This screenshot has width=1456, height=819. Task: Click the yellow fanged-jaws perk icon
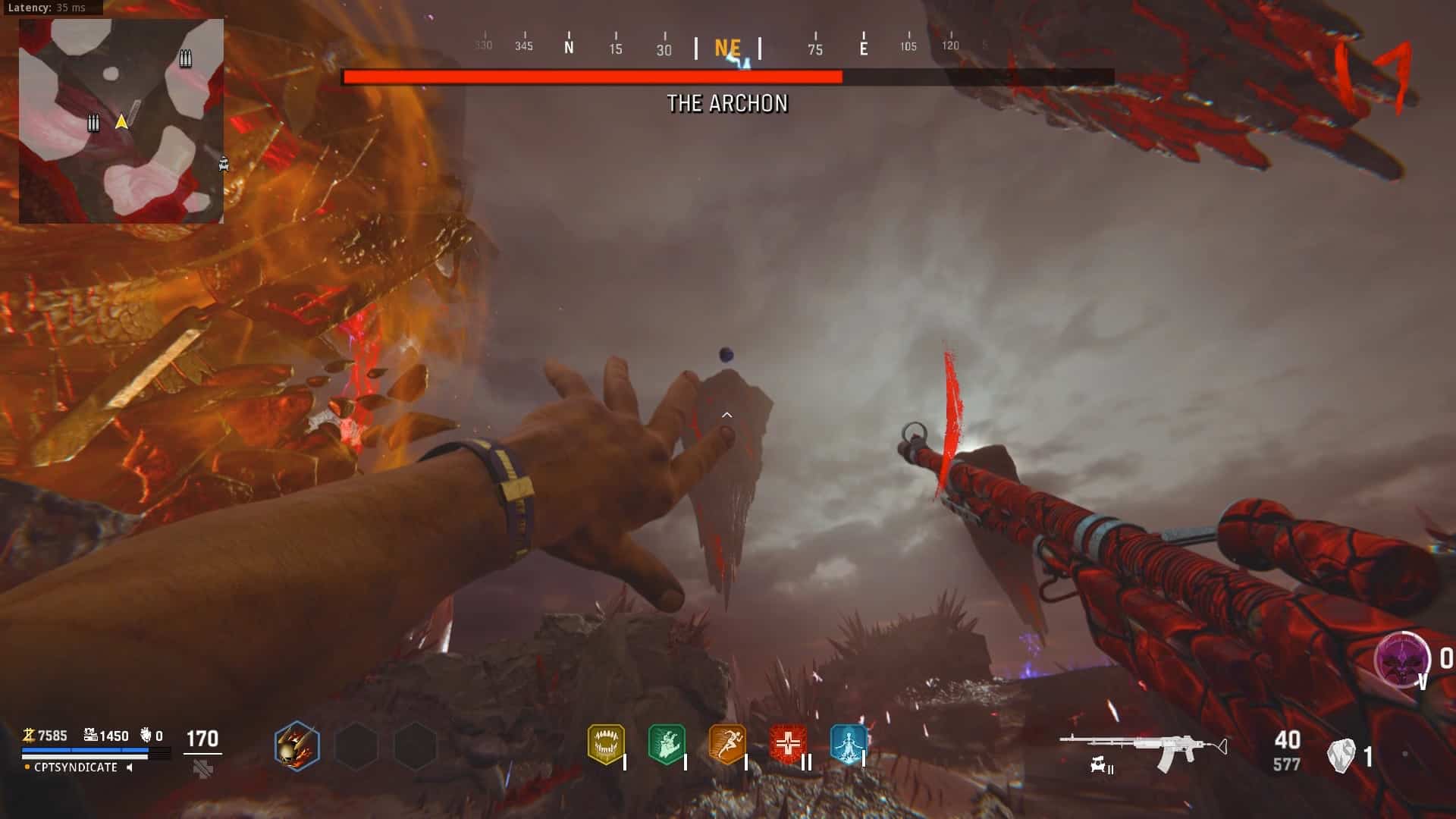(x=605, y=745)
